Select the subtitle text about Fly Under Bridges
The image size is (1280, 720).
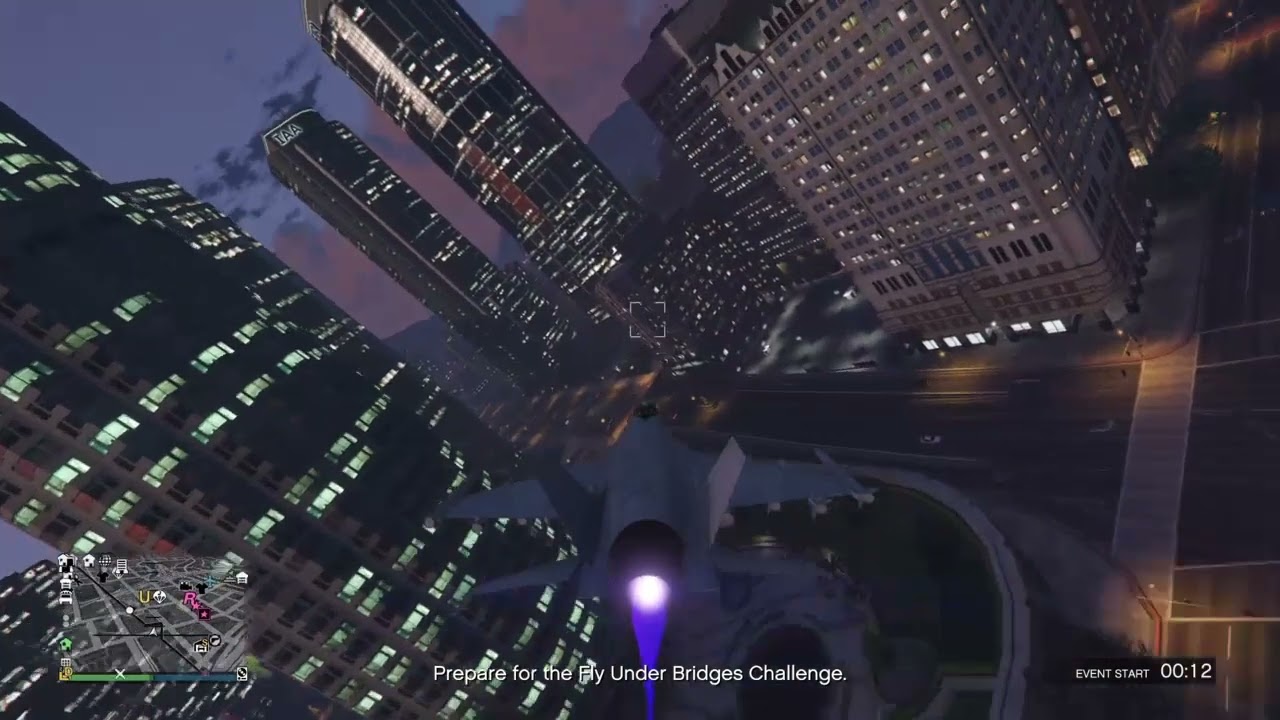(640, 675)
